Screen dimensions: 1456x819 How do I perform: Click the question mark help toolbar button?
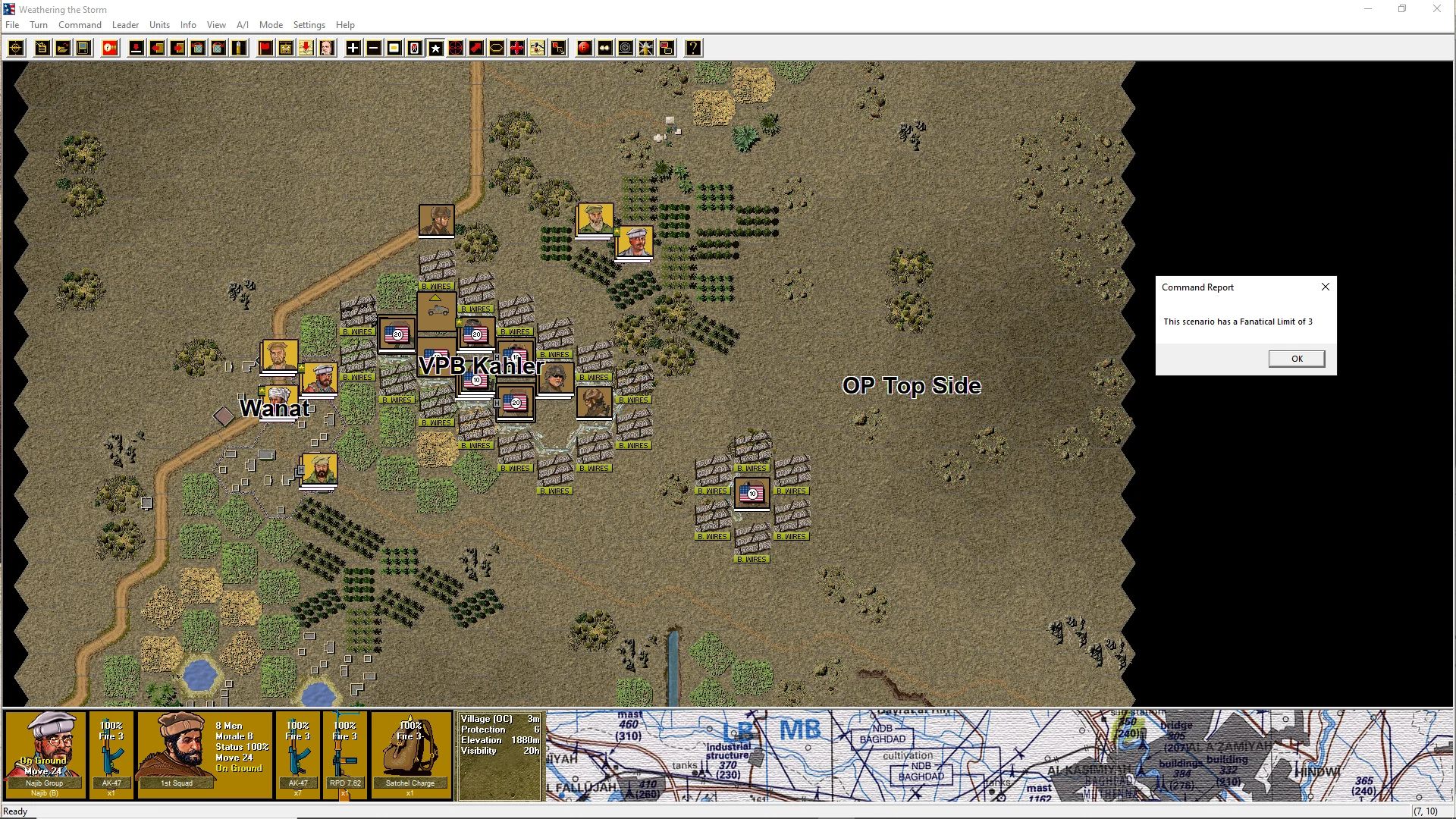[693, 49]
